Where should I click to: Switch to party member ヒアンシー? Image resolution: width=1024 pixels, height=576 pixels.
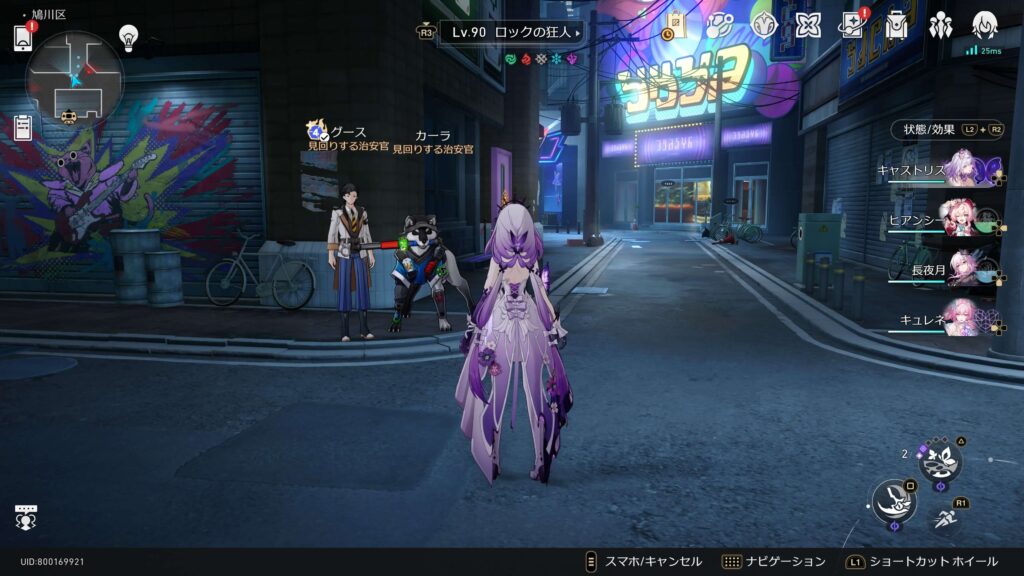962,219
